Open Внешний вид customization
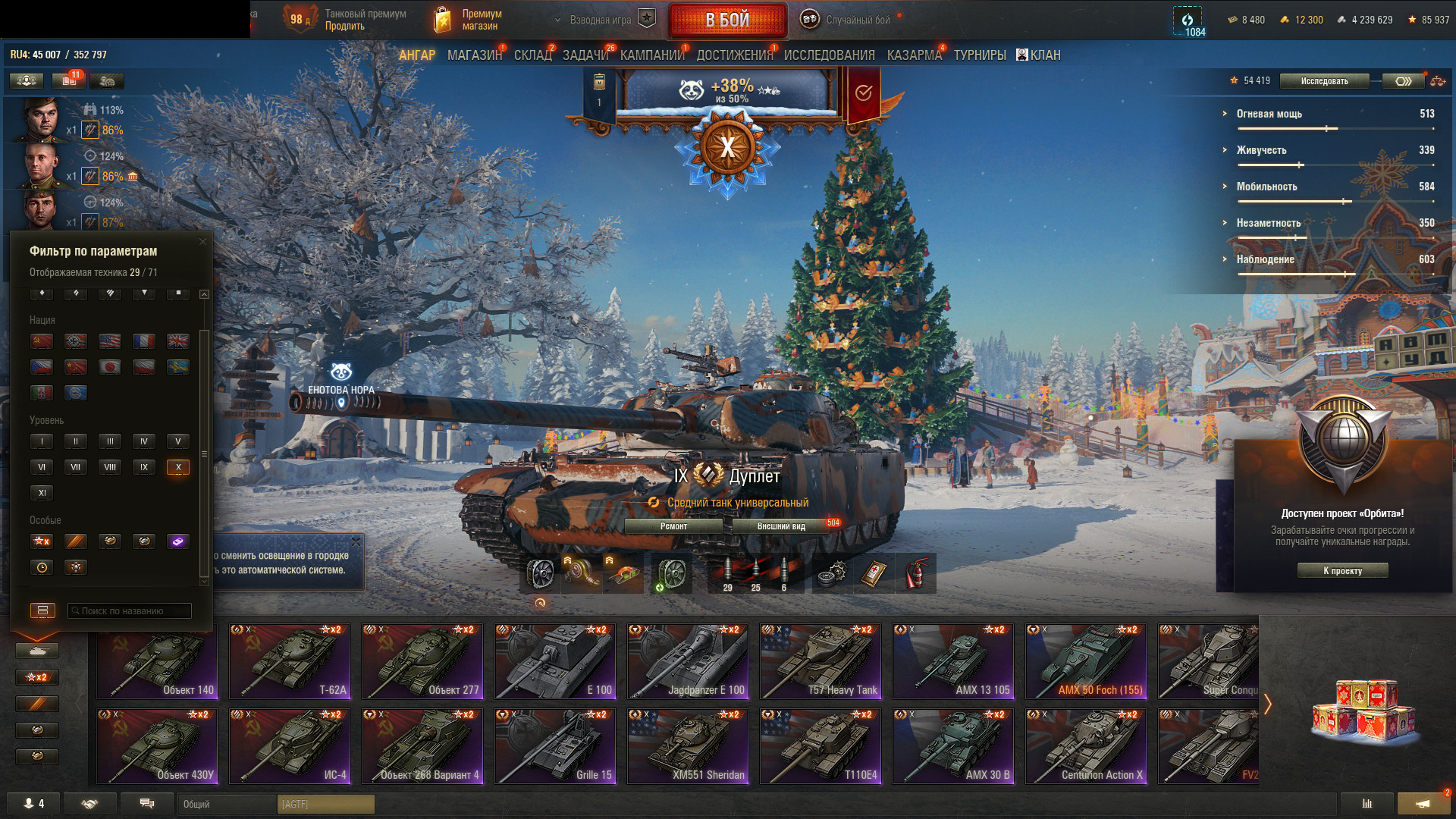This screenshot has height=819, width=1456. click(781, 526)
